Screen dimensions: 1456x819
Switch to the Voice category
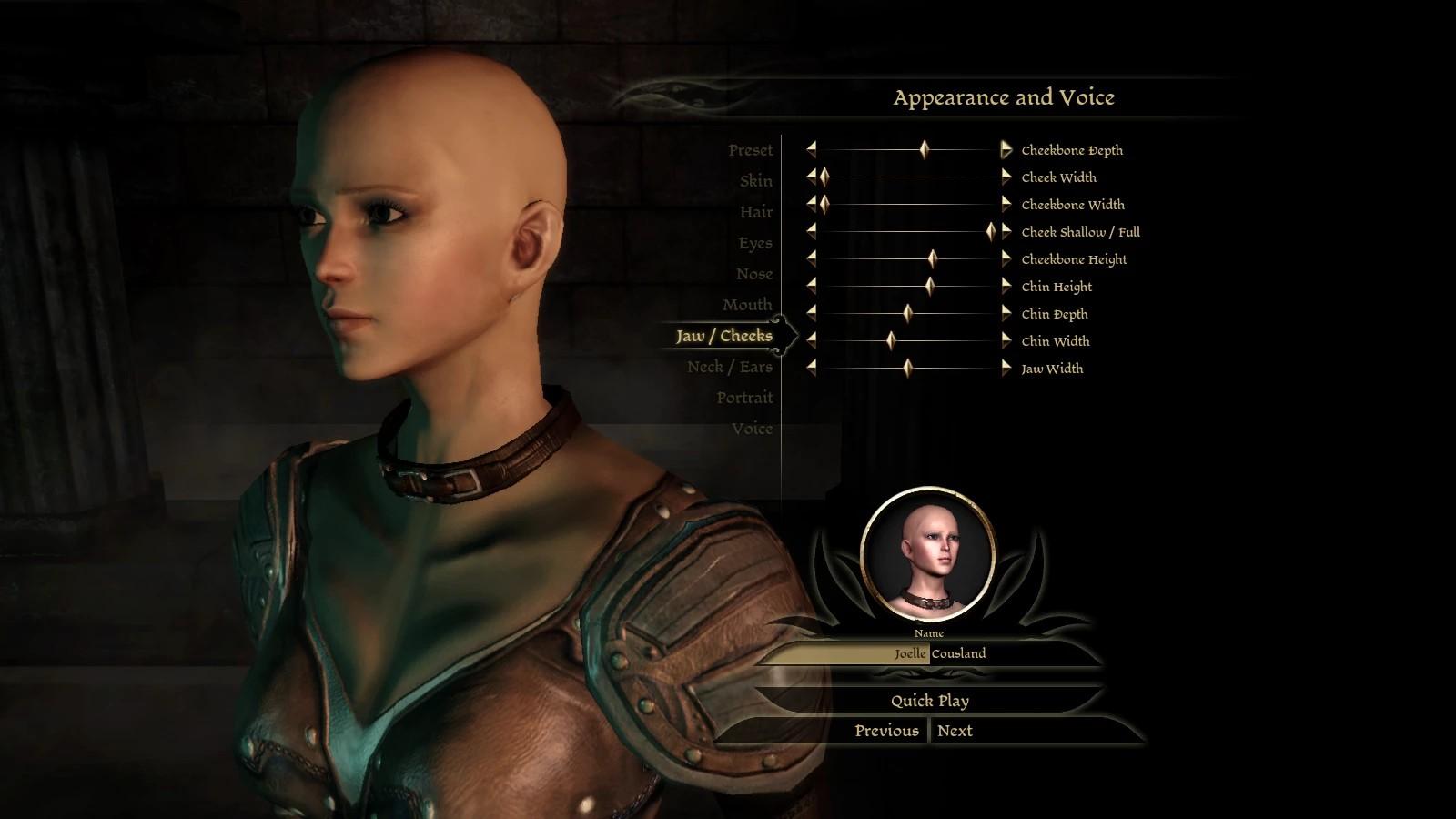(x=752, y=429)
